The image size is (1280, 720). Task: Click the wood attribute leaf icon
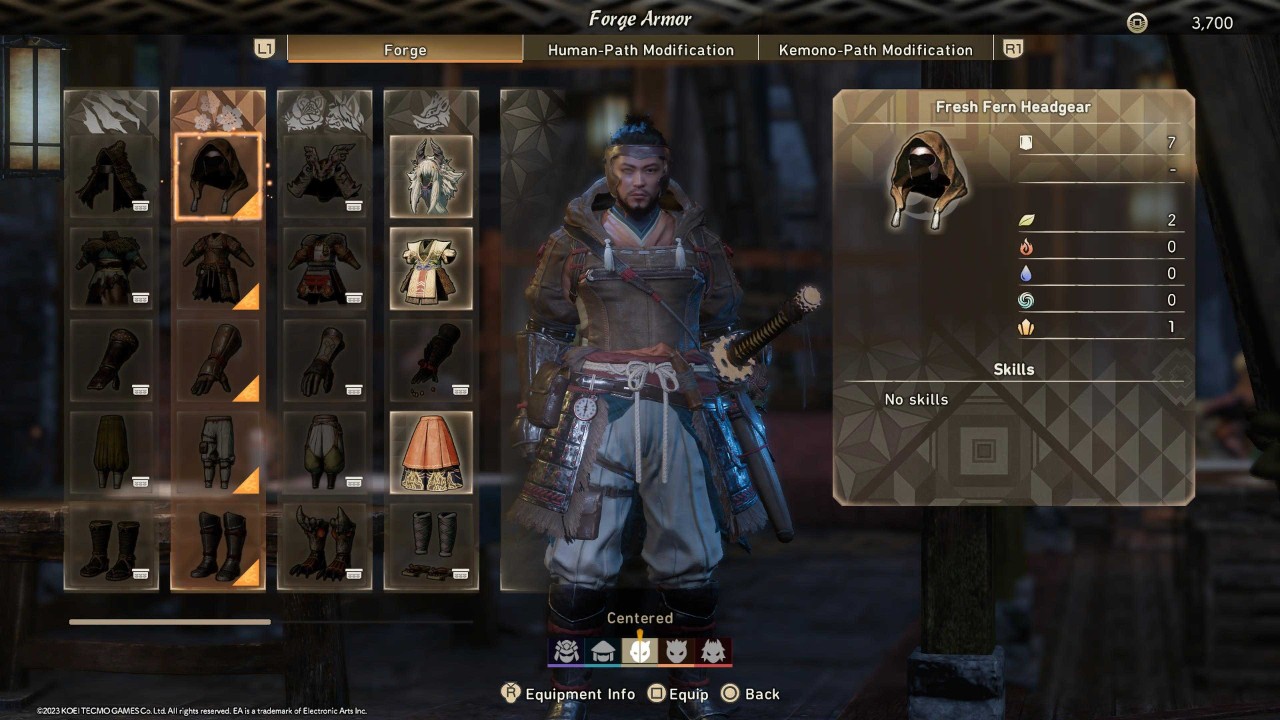tap(1025, 220)
